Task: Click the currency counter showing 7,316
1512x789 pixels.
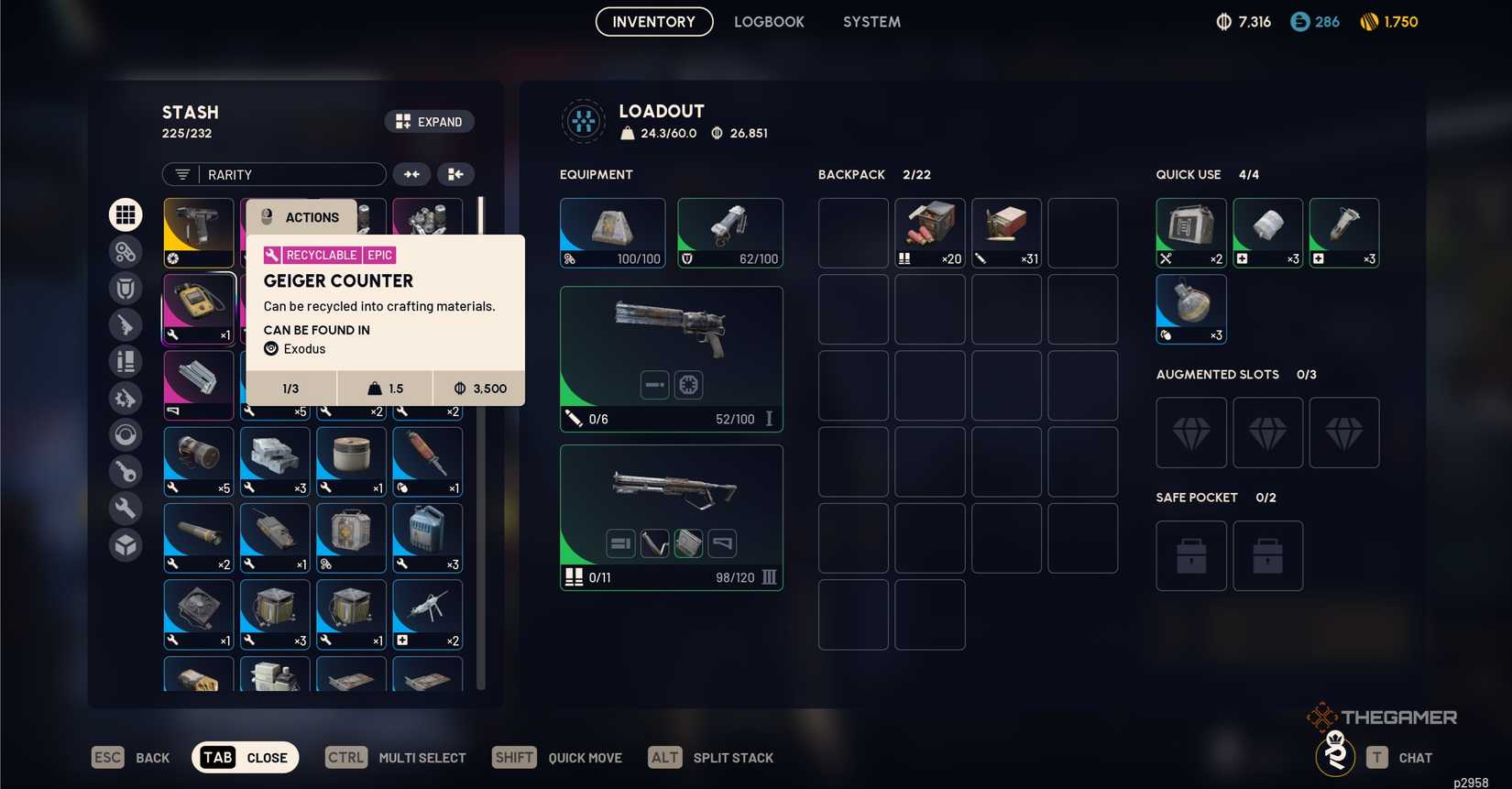Action: 1243,21
